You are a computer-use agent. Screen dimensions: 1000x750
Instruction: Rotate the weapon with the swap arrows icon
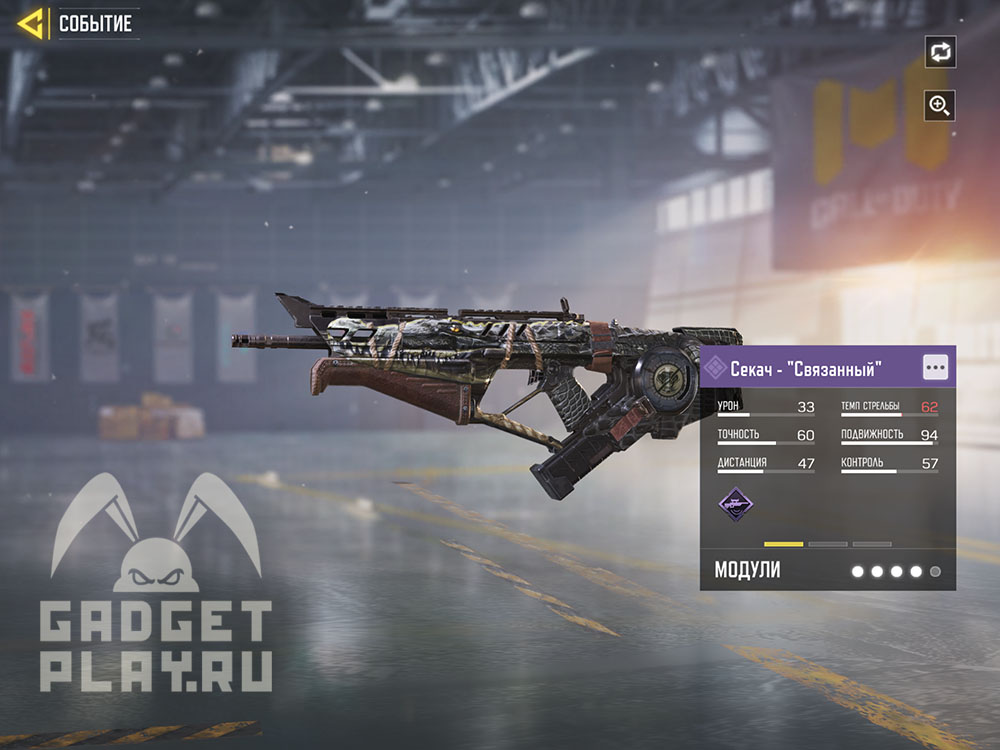pyautogui.click(x=940, y=52)
